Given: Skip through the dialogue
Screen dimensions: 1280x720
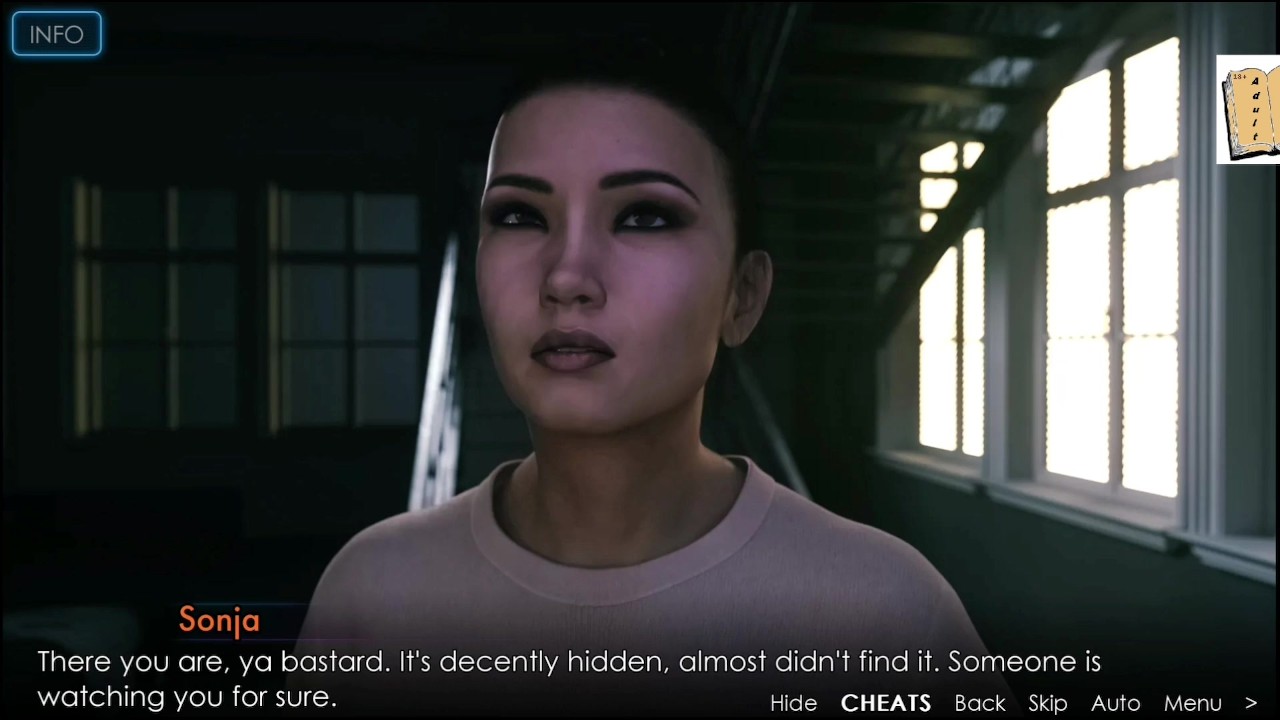Looking at the screenshot, I should tap(1048, 703).
